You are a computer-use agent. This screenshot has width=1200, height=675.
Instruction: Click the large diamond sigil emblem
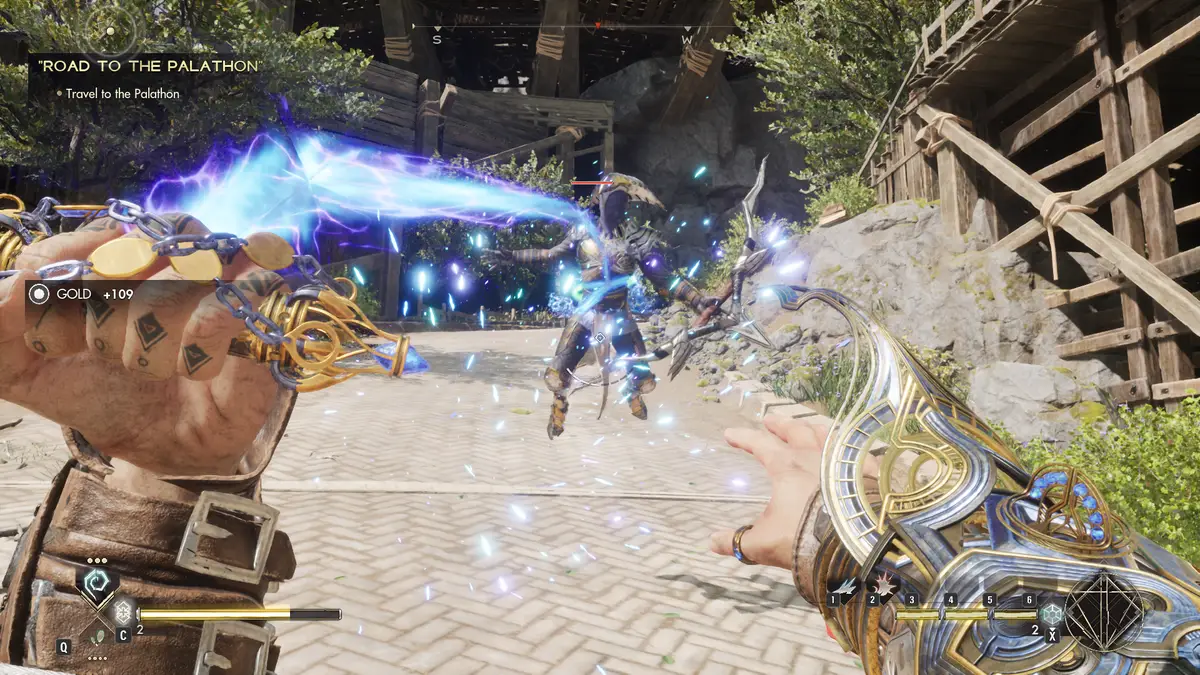[1103, 611]
